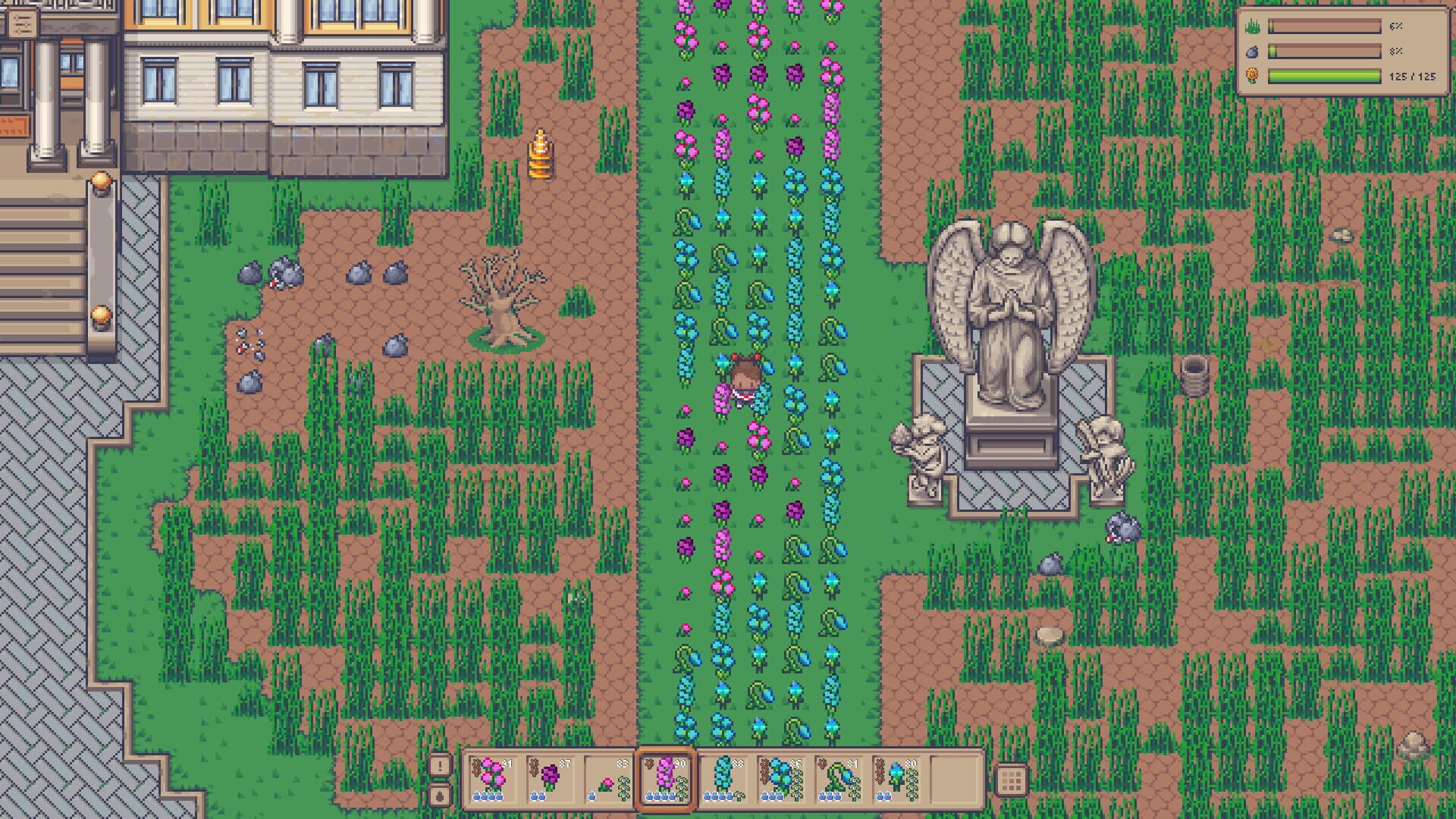Select the watering drop icon under the alert icon
The image size is (1456, 819).
pos(440,795)
